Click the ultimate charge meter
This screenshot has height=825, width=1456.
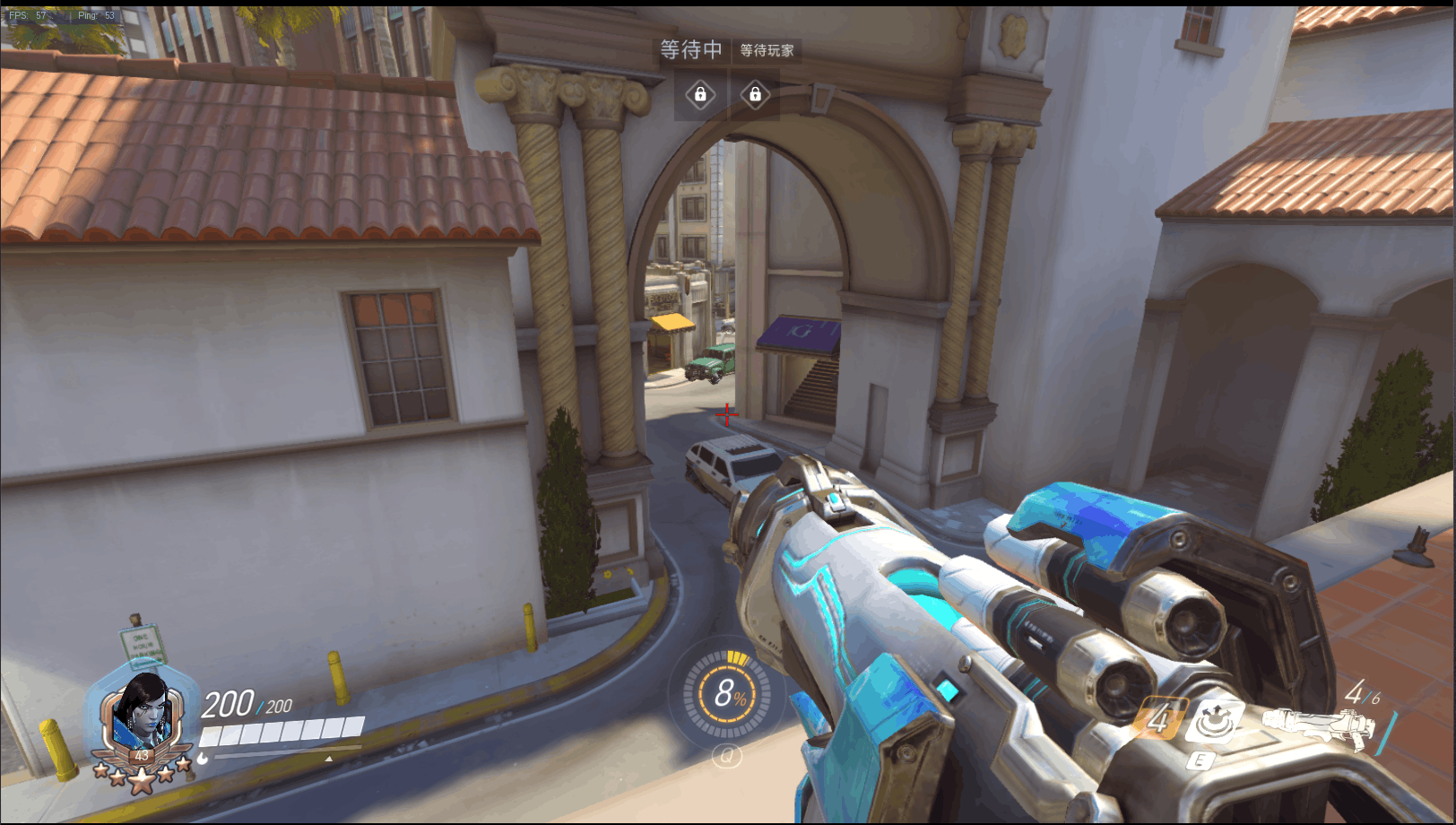[727, 694]
